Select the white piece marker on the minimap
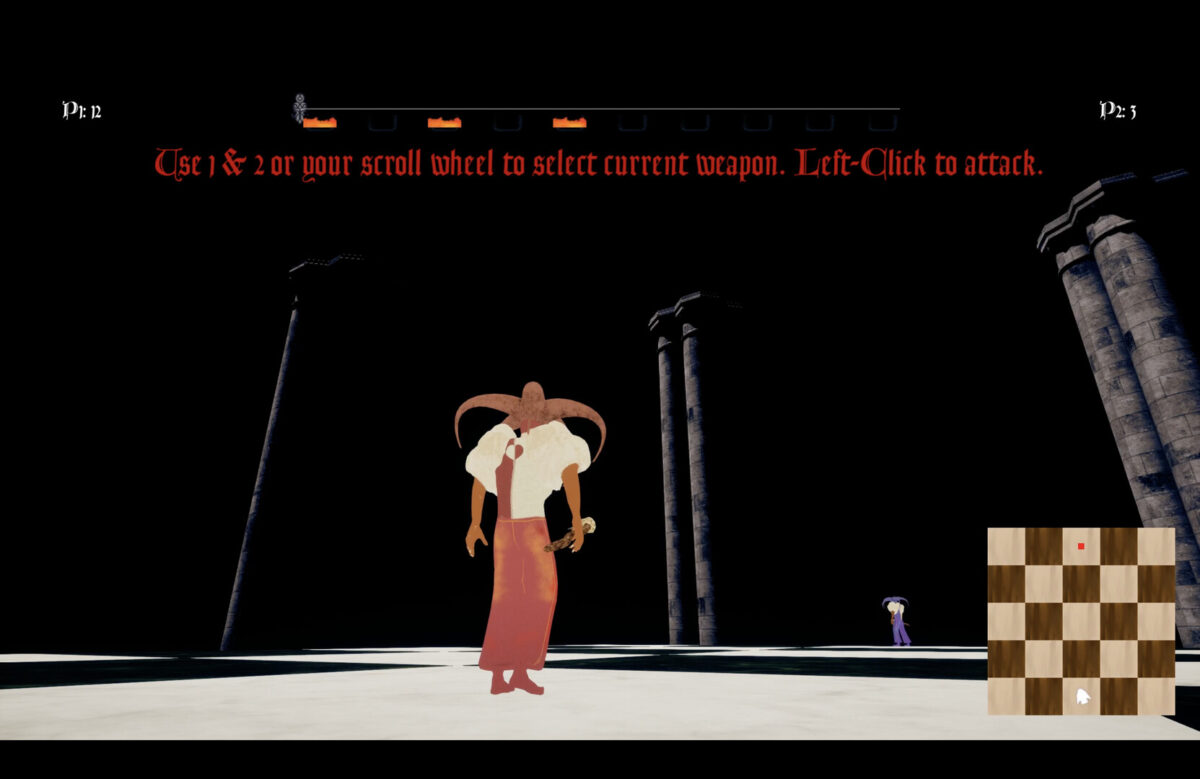Screen dimensions: 1200x779 (1082, 696)
